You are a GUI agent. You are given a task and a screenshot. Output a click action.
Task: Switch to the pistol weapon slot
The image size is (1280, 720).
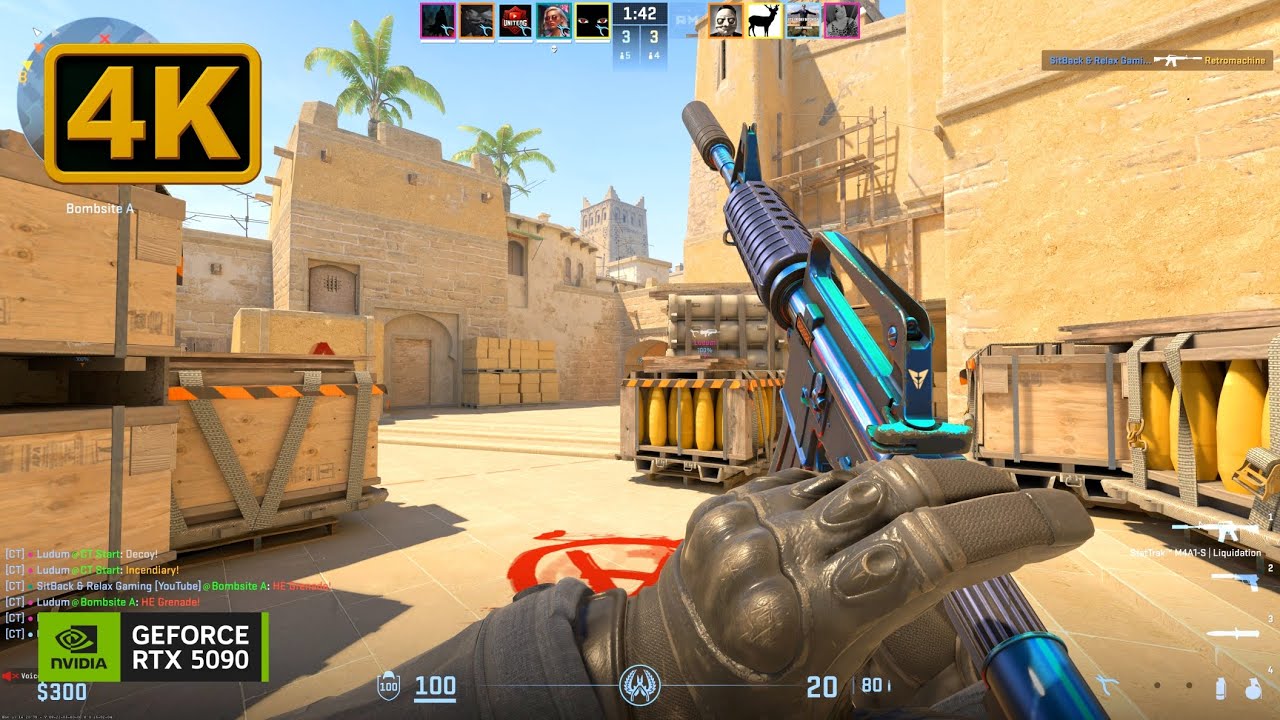pyautogui.click(x=1234, y=580)
